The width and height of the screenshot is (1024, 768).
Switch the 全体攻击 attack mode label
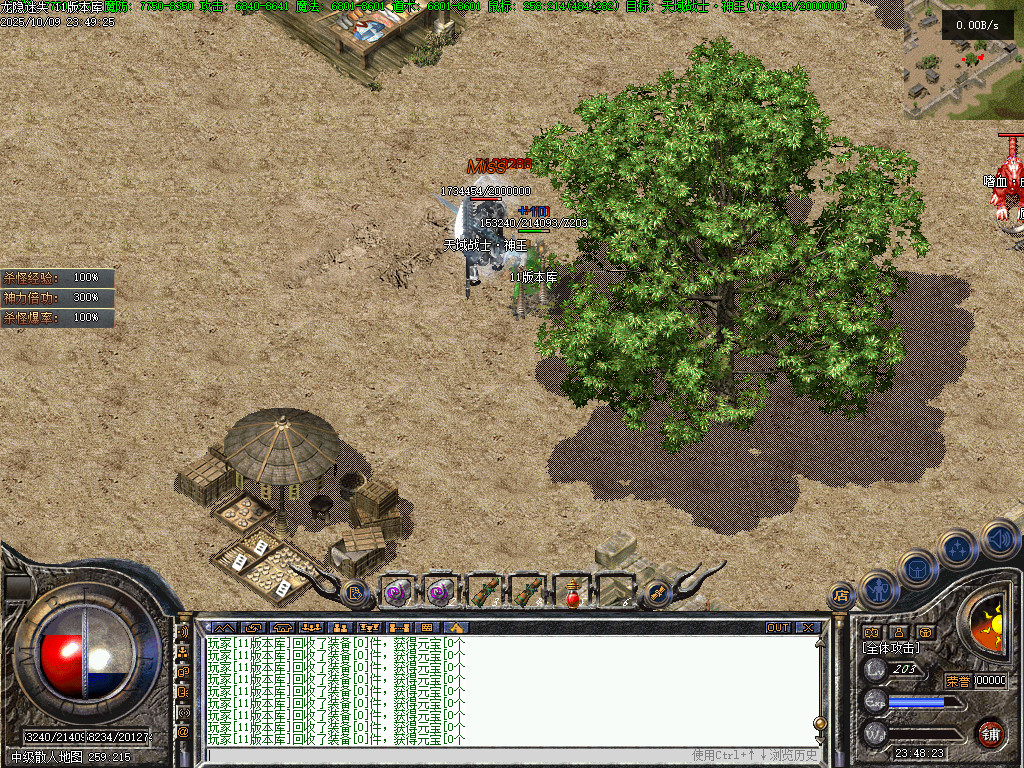(890, 648)
